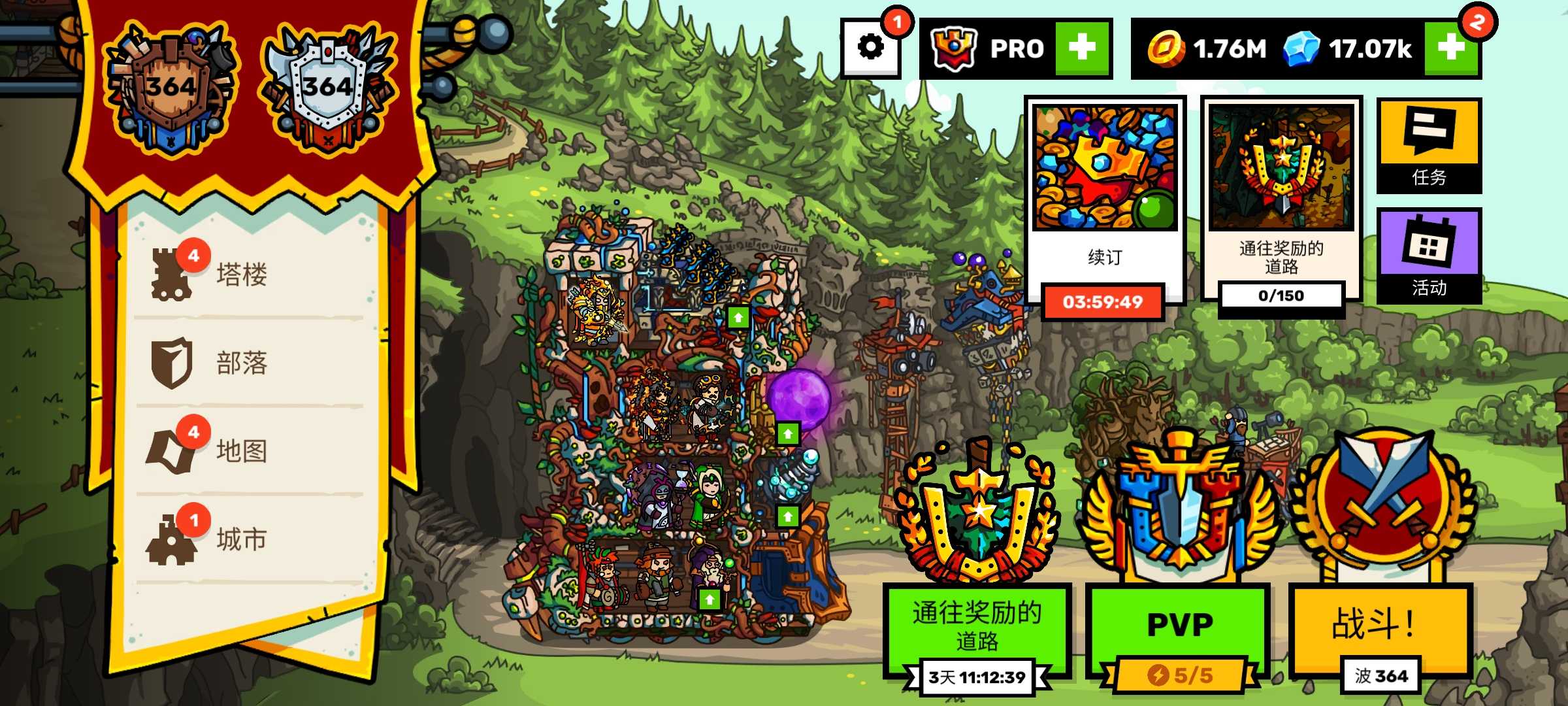Tap the silver shield level 364 badge

pos(328,88)
